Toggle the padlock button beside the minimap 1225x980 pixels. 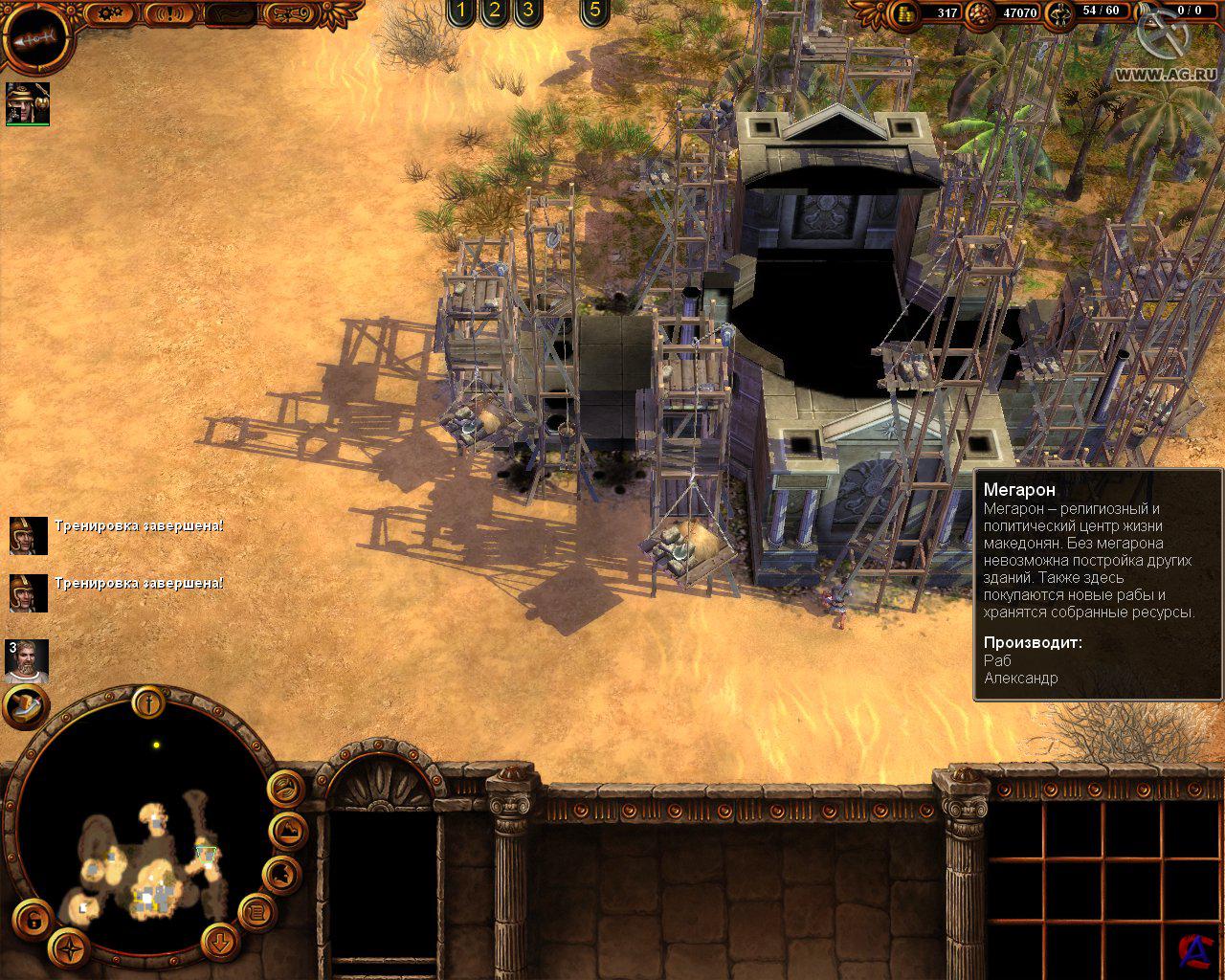tap(33, 921)
